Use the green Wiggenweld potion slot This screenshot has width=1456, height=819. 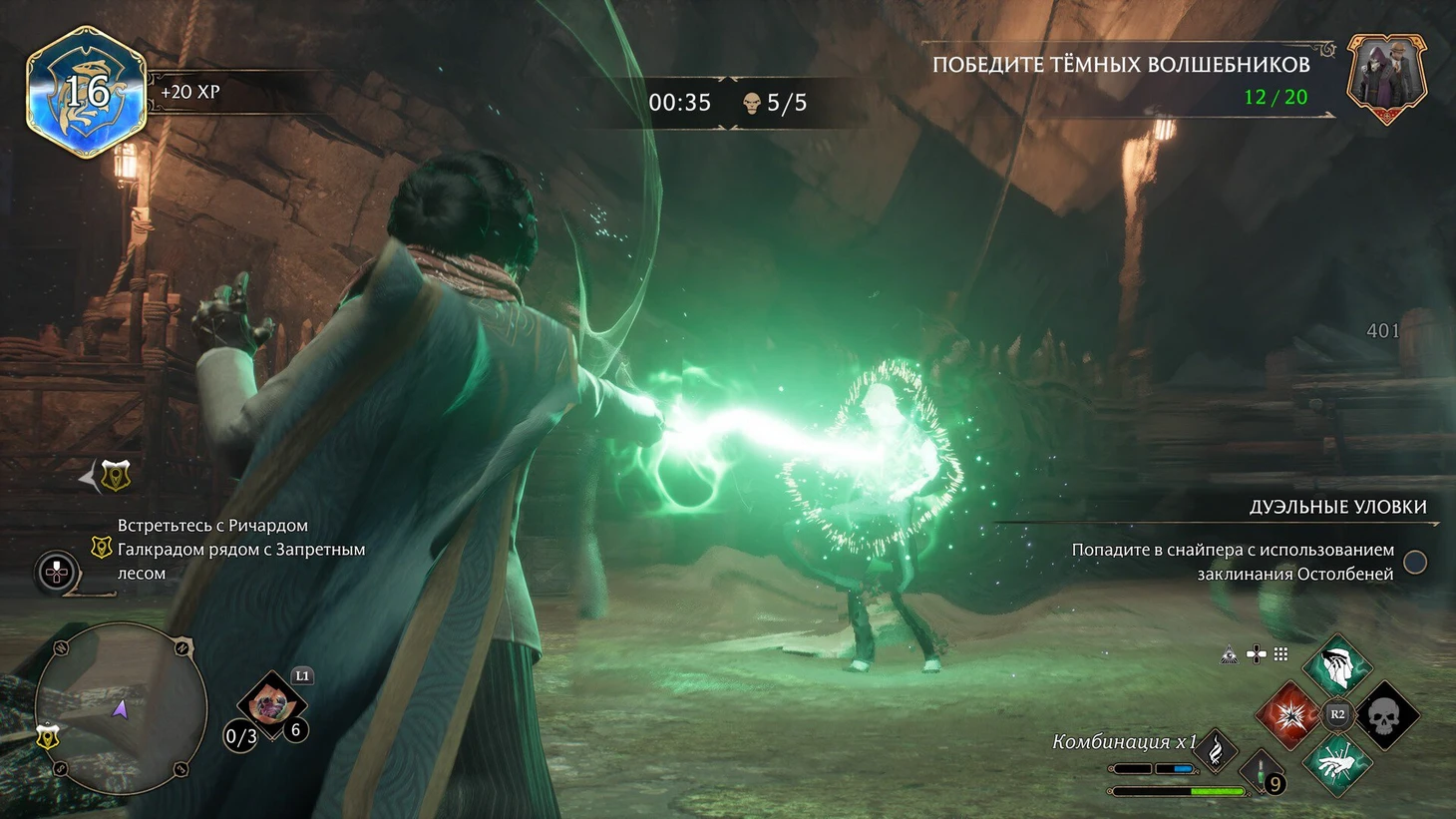[x=1262, y=772]
